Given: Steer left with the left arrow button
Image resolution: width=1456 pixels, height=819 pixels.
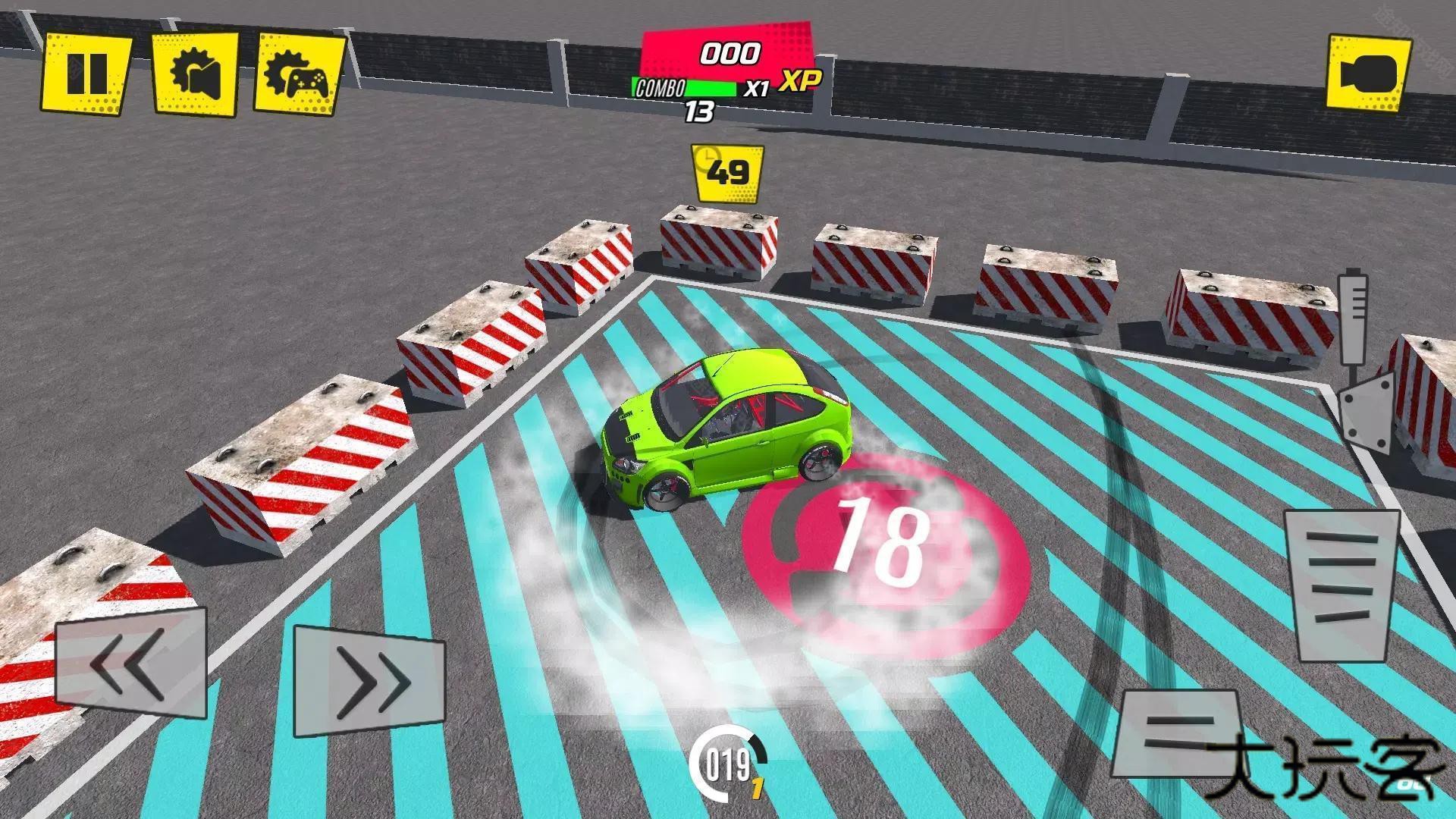Looking at the screenshot, I should [x=130, y=665].
